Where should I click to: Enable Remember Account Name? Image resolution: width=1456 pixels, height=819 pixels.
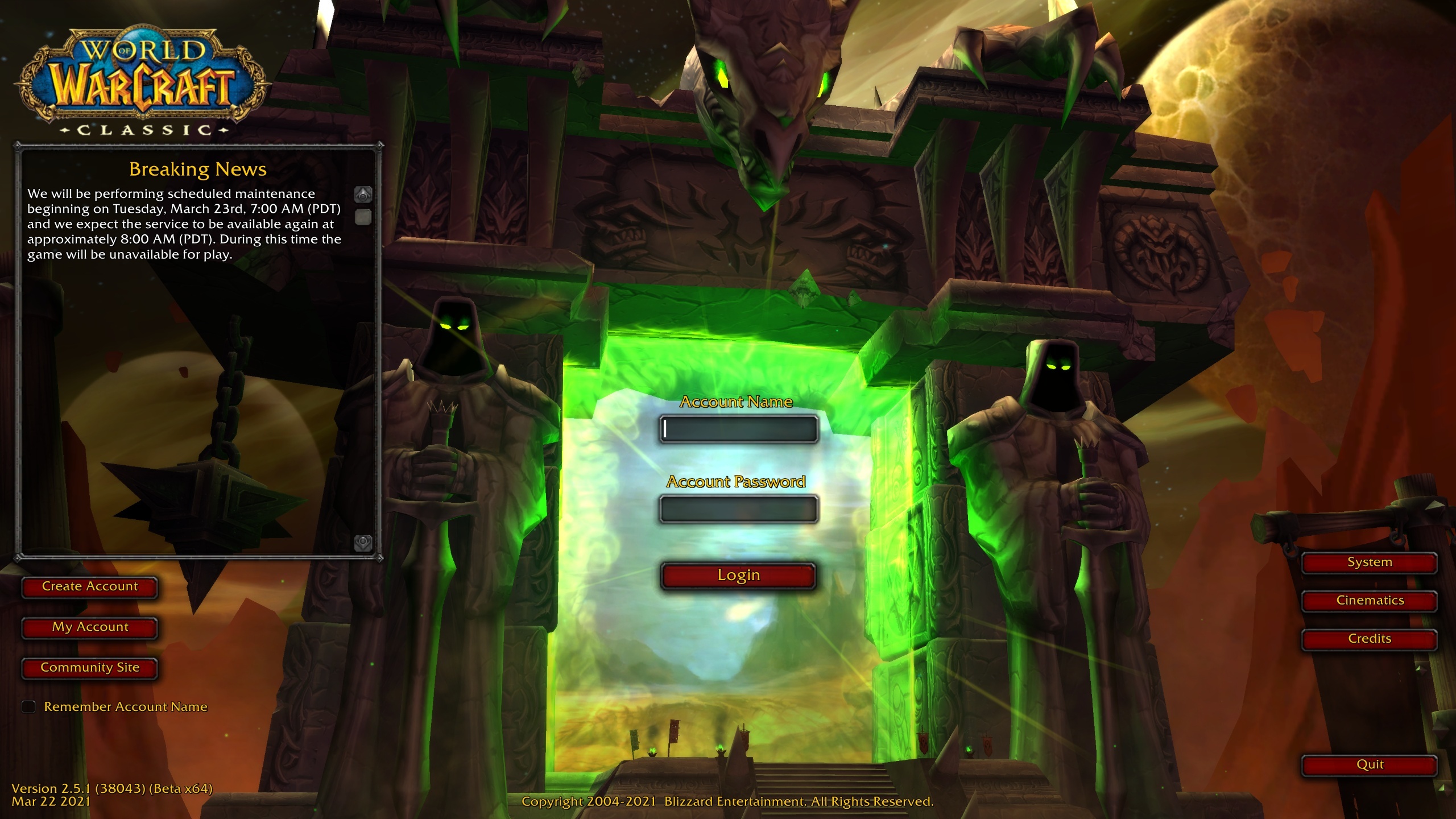click(x=28, y=706)
